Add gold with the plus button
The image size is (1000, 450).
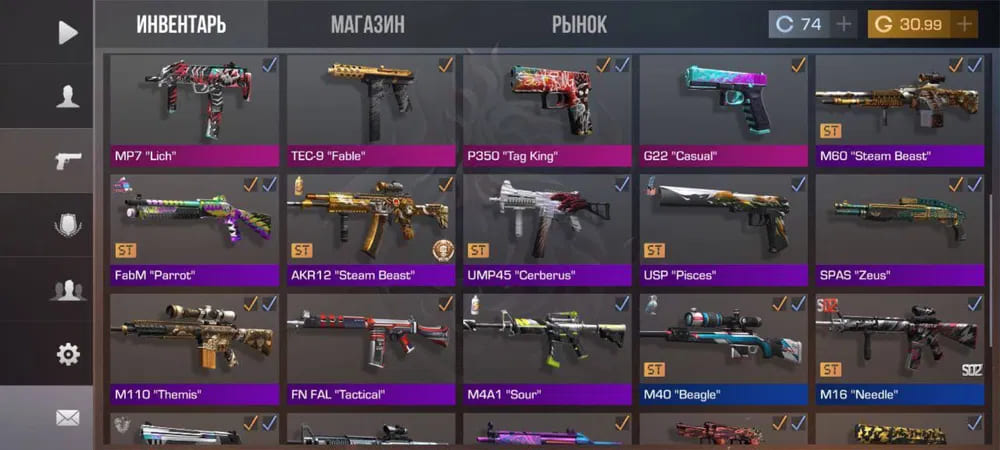965,24
